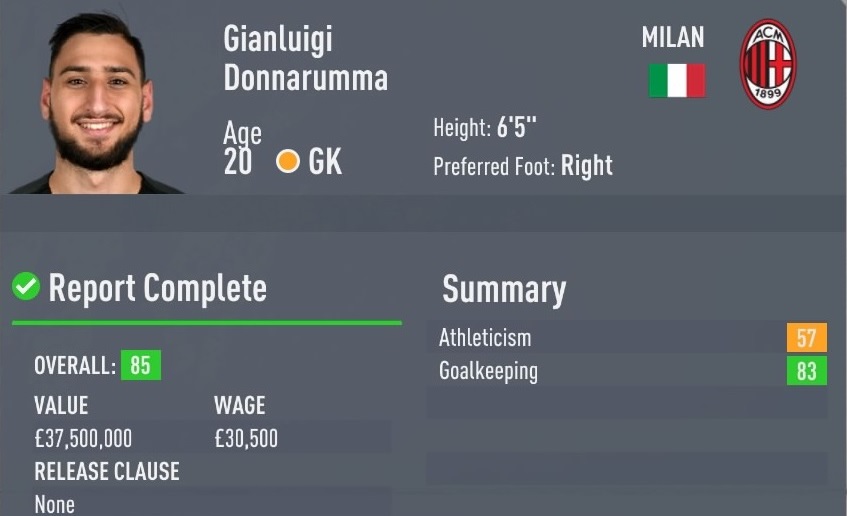The height and width of the screenshot is (516, 847).
Task: Click Gianluigi Donnarumma's player portrait
Action: tap(98, 105)
